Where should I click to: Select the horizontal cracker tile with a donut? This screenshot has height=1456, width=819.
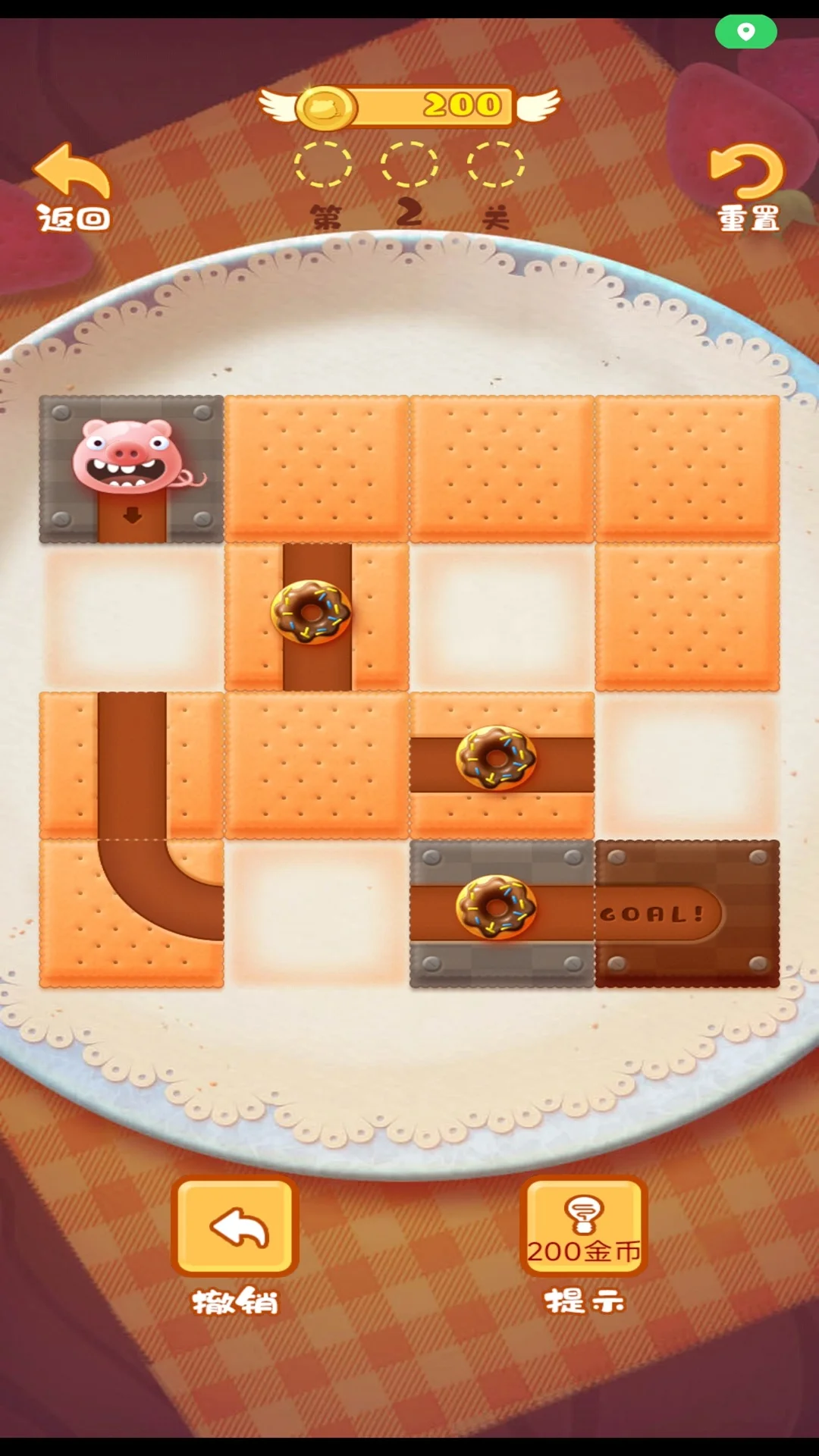pos(501,764)
